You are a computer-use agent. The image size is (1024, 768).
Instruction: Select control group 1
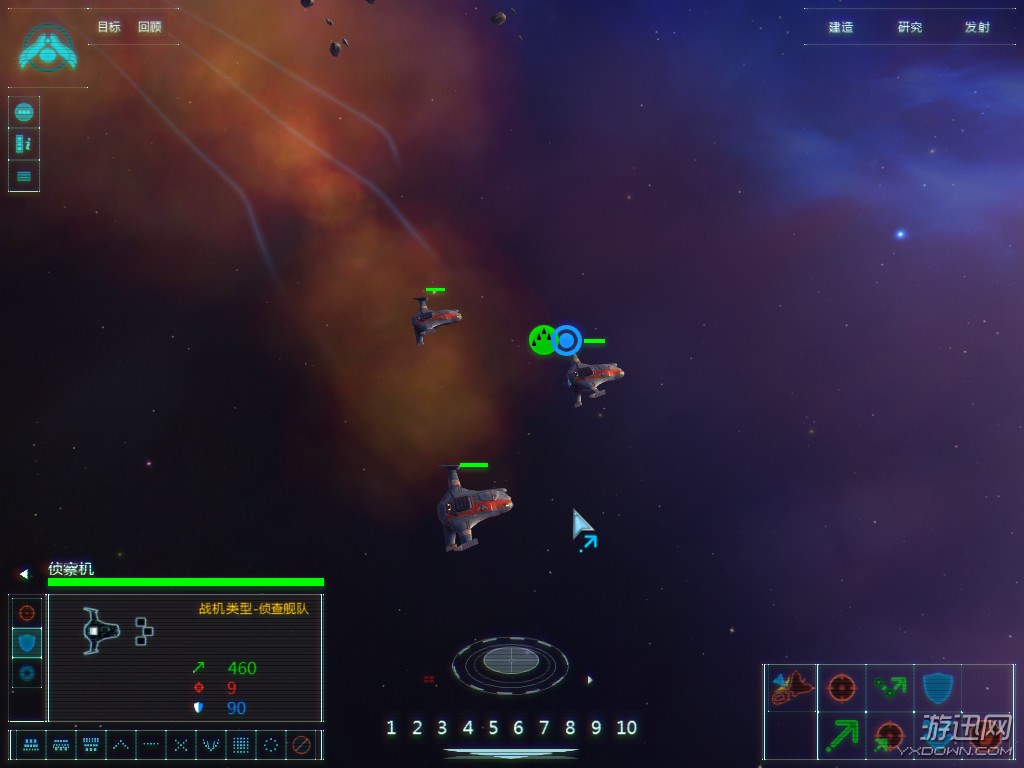[391, 728]
